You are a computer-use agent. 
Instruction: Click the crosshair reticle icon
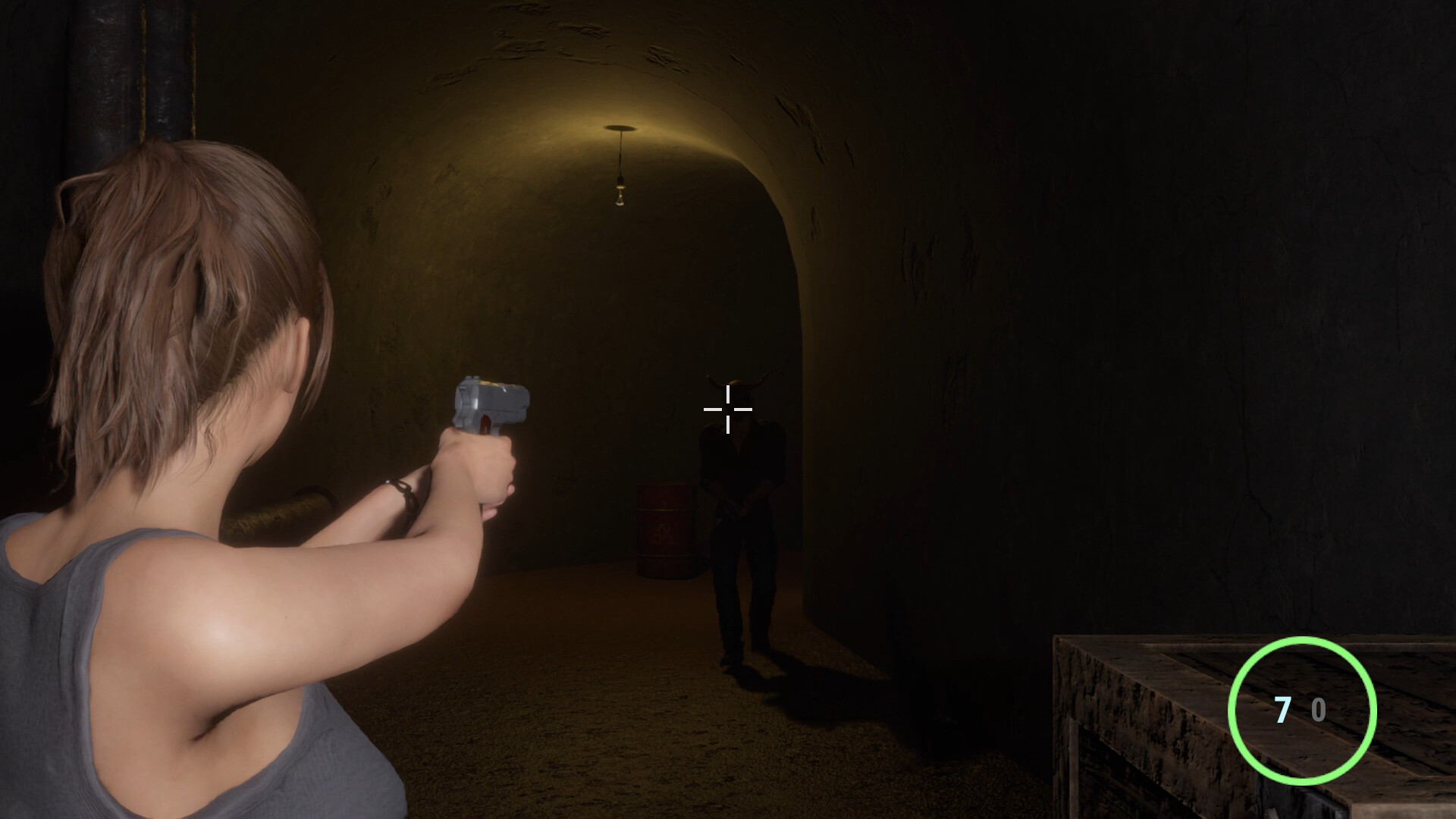pyautogui.click(x=728, y=409)
